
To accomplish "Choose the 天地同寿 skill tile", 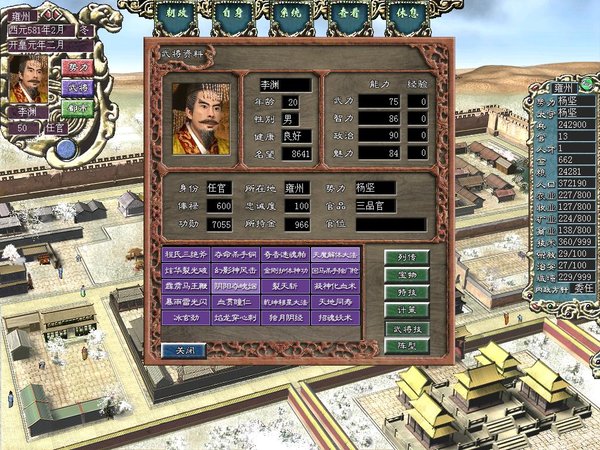I will 335,302.
